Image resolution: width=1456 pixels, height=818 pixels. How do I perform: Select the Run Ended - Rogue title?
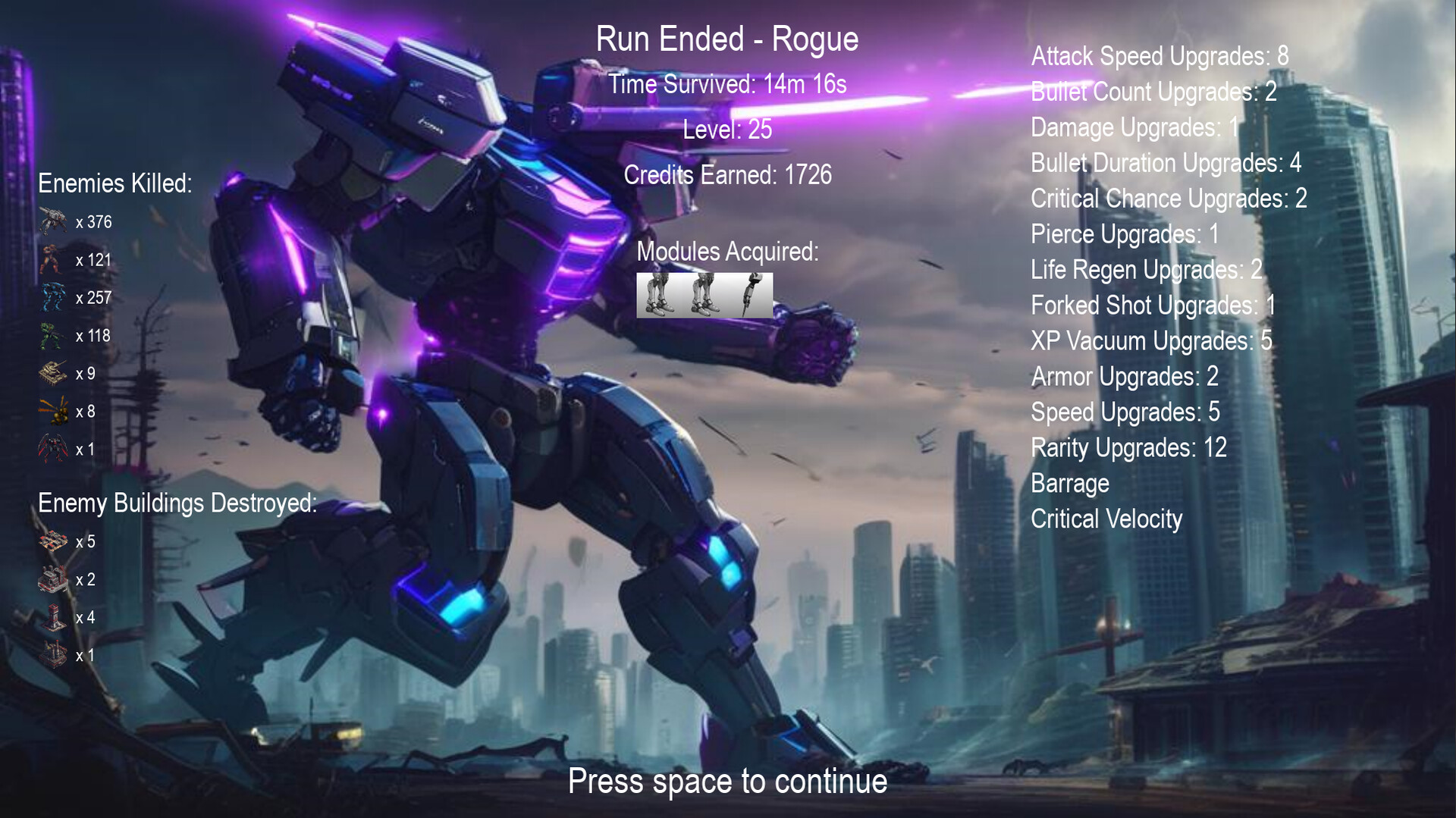point(727,38)
